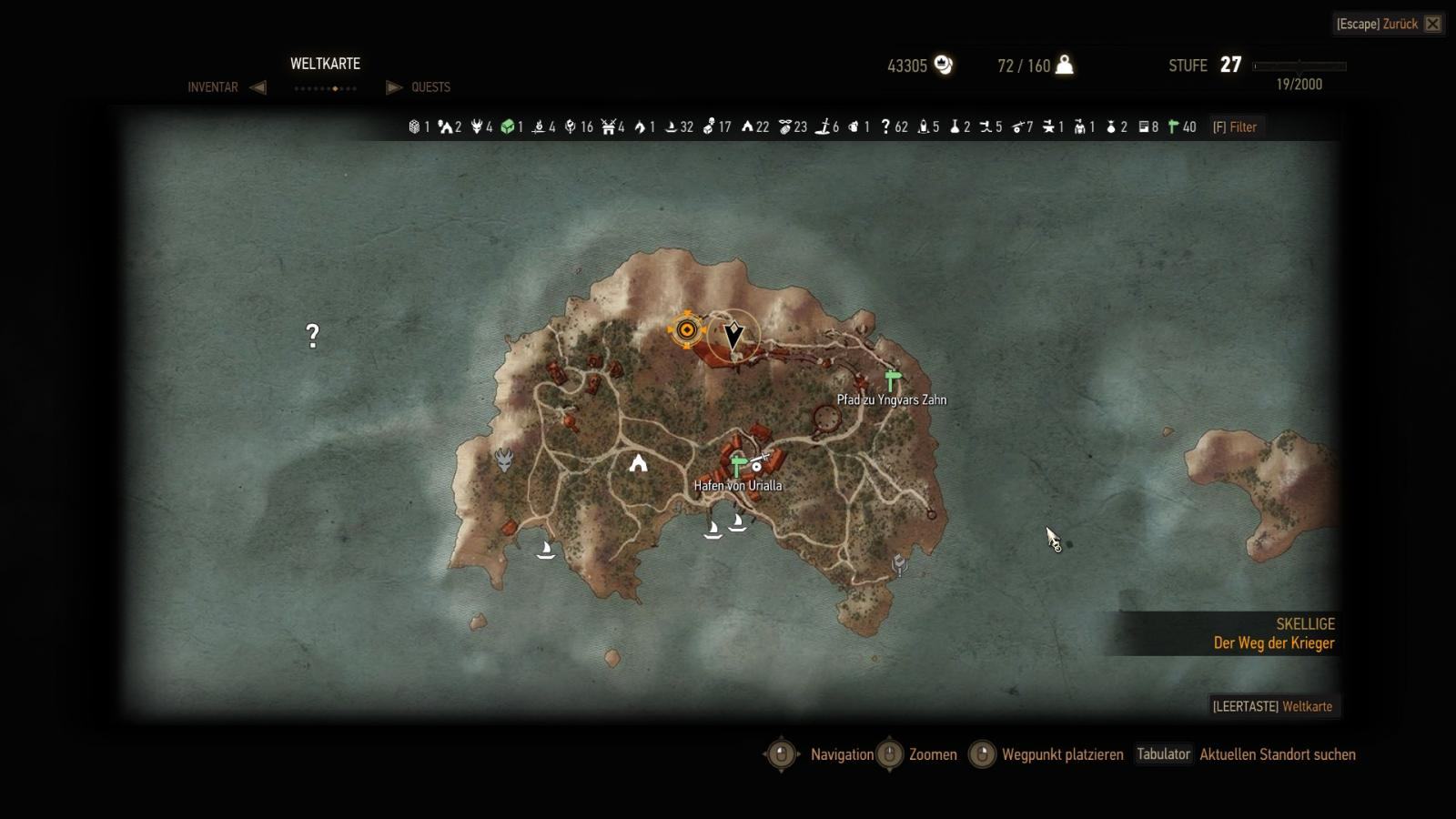The image size is (1456, 819).
Task: Click the orange quest objective marker
Action: (x=687, y=329)
